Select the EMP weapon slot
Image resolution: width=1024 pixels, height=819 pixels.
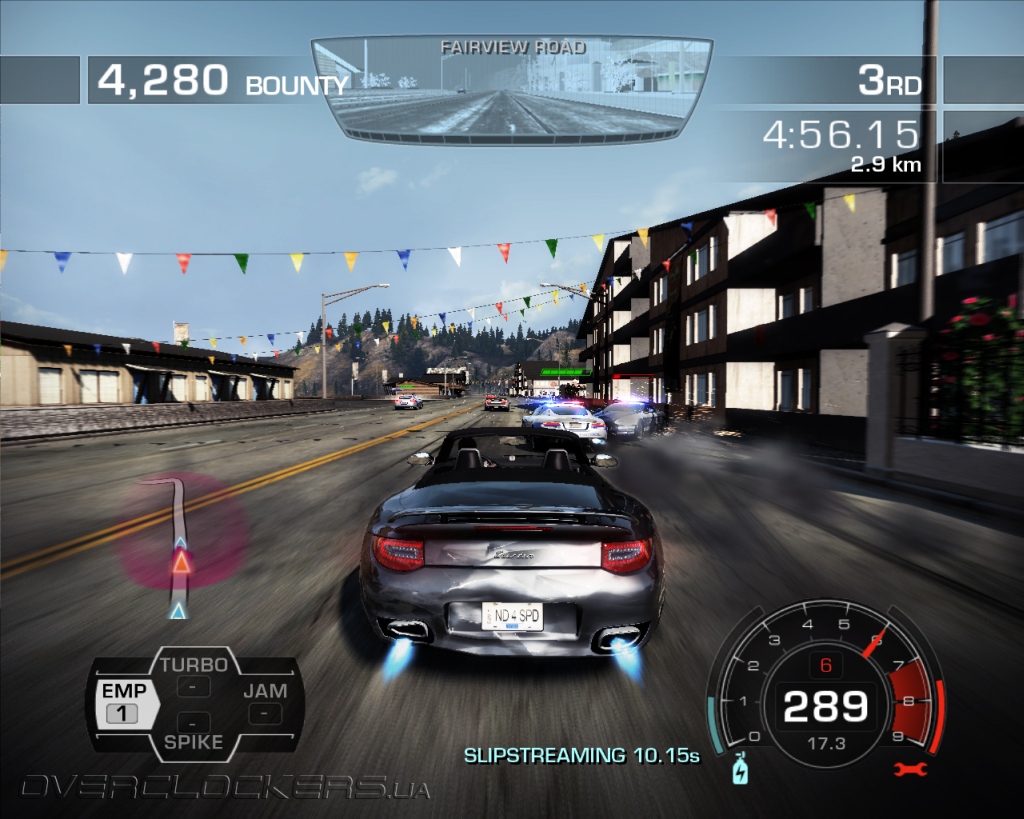[x=124, y=702]
